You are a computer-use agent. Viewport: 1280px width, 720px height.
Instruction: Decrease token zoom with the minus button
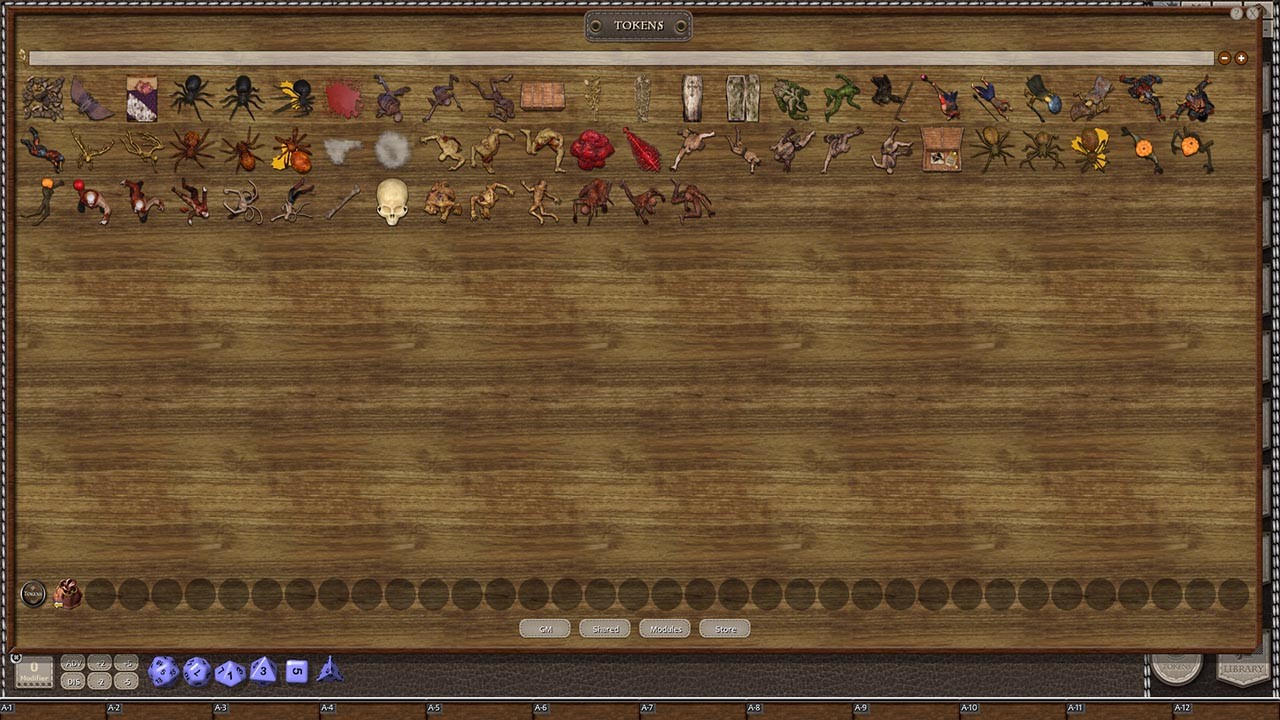(x=1224, y=58)
